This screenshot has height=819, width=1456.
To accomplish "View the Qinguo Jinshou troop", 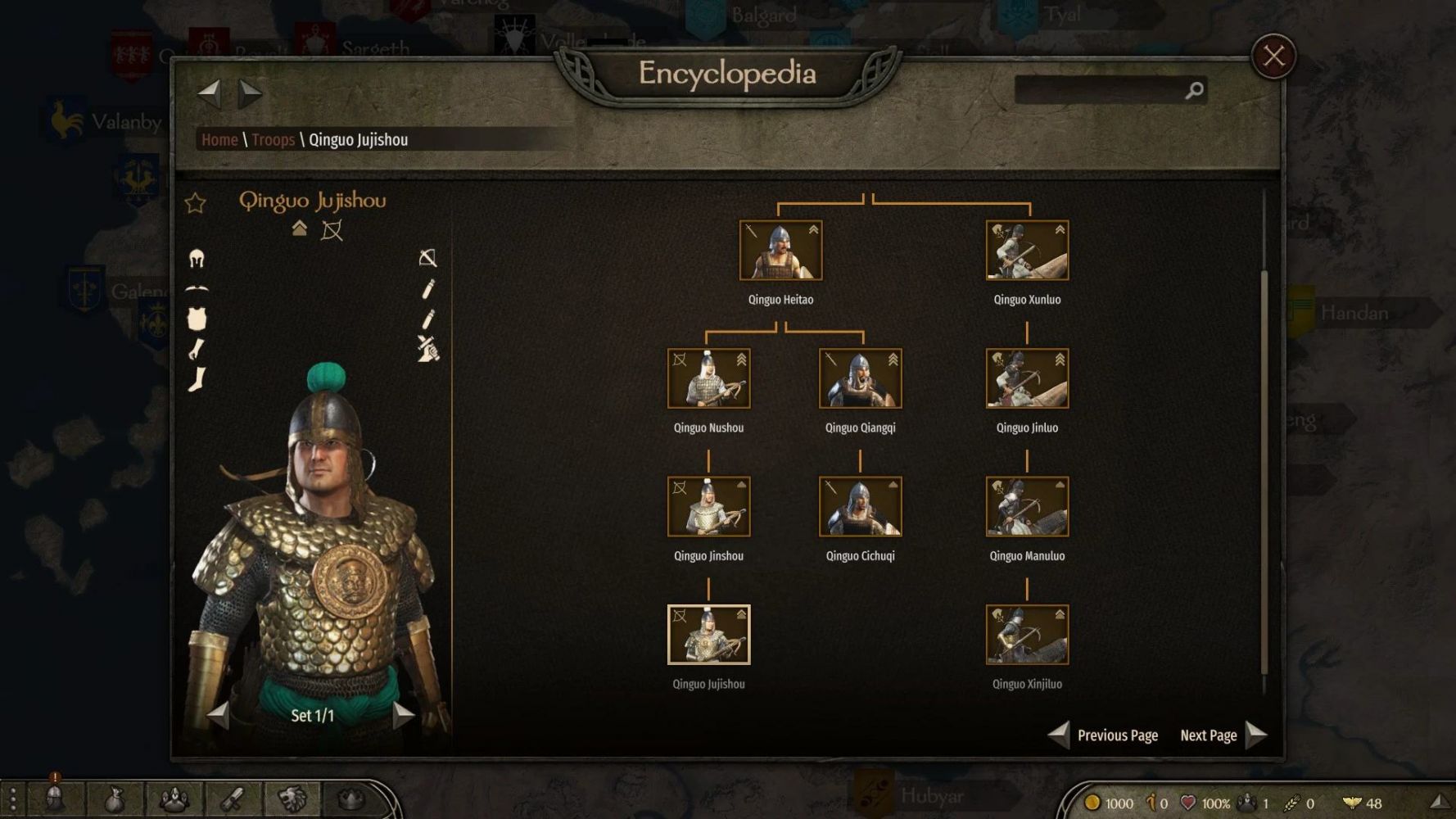I will pos(708,507).
